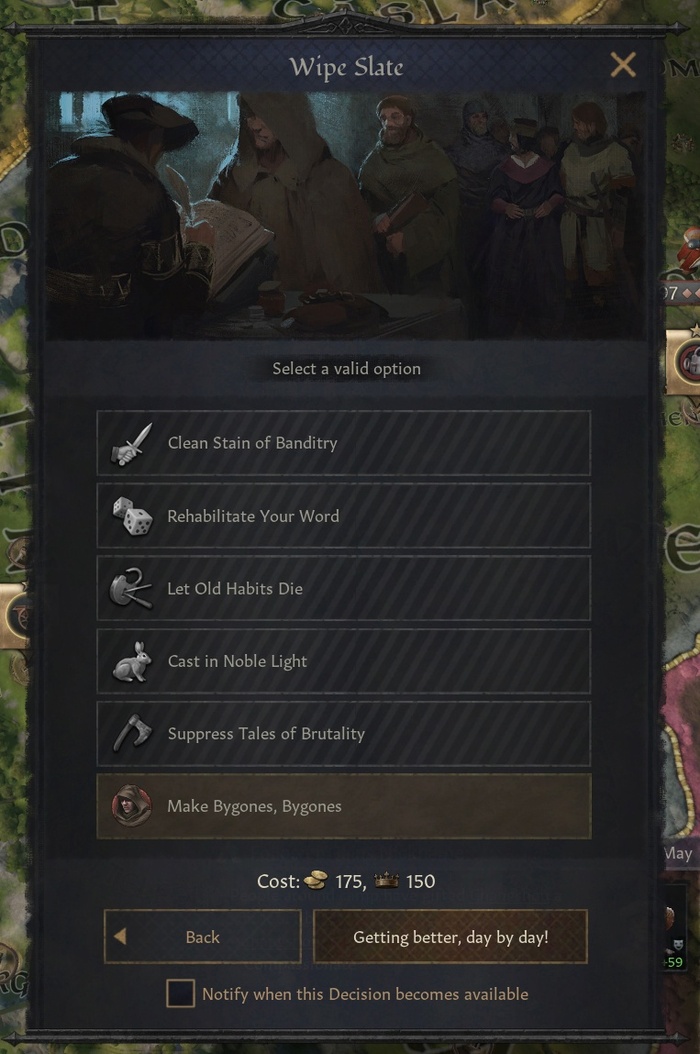Screen dimensions: 700x1054
Task: Toggle notify when Decision becomes available
Action: pyautogui.click(x=180, y=994)
